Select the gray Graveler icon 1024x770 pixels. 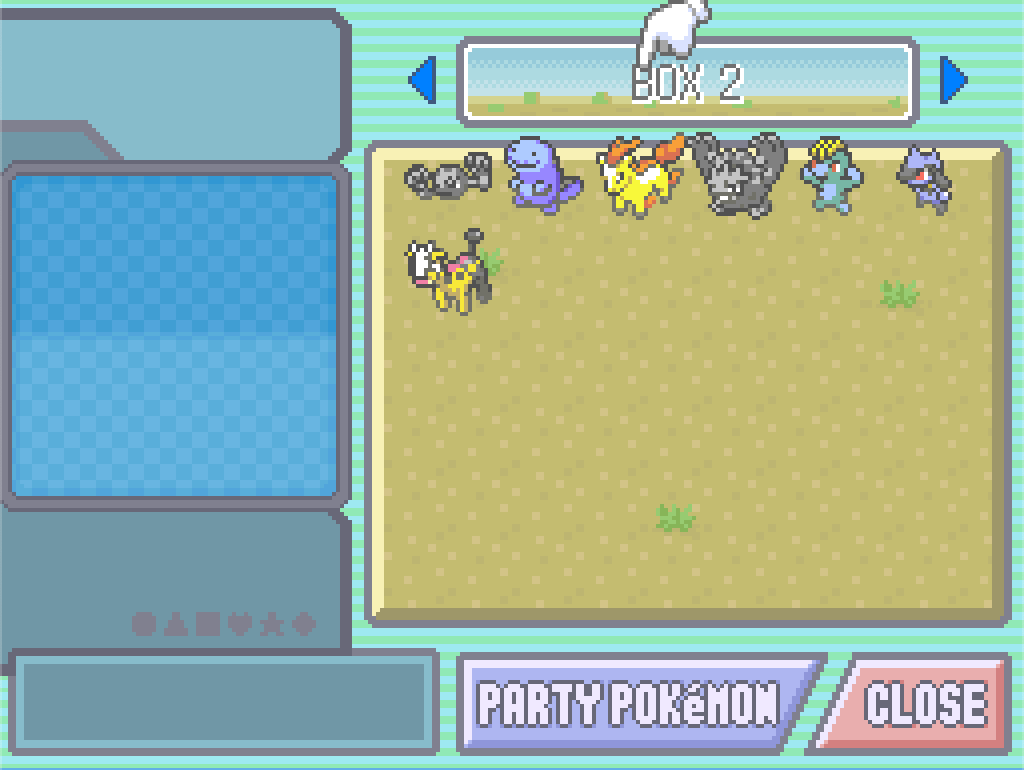tap(738, 174)
